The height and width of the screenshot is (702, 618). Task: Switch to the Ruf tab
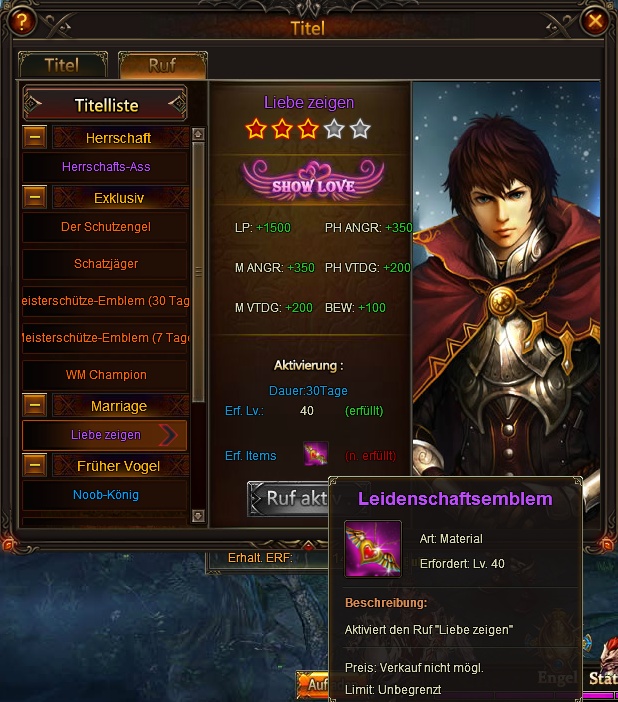click(x=162, y=66)
